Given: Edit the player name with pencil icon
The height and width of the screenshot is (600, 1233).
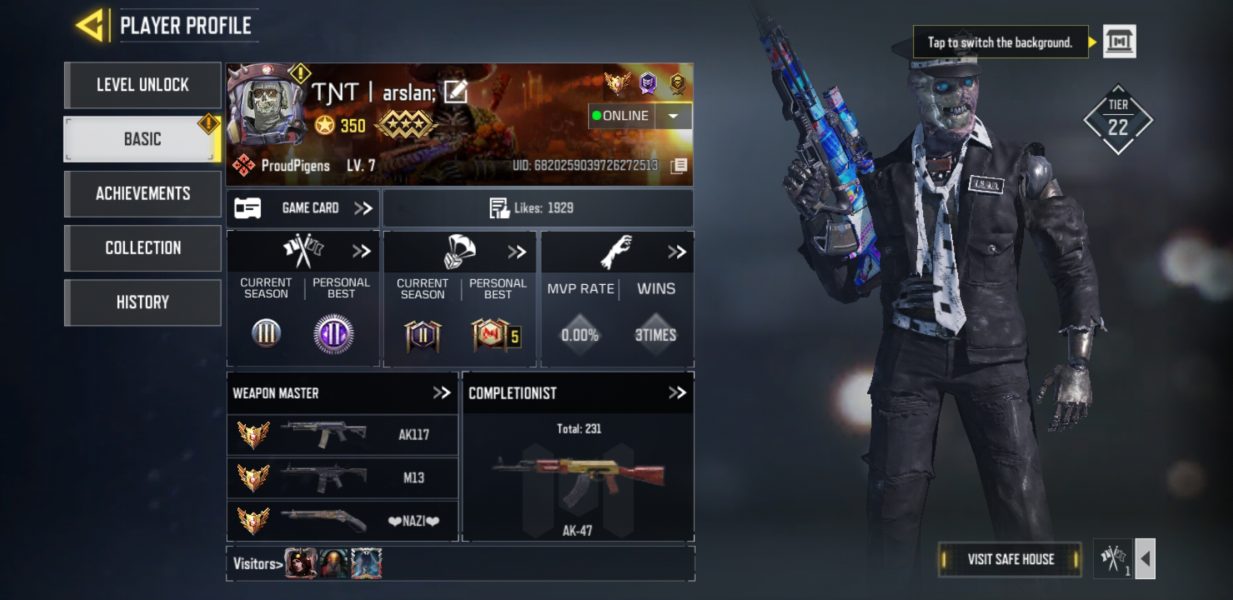Looking at the screenshot, I should pos(456,92).
